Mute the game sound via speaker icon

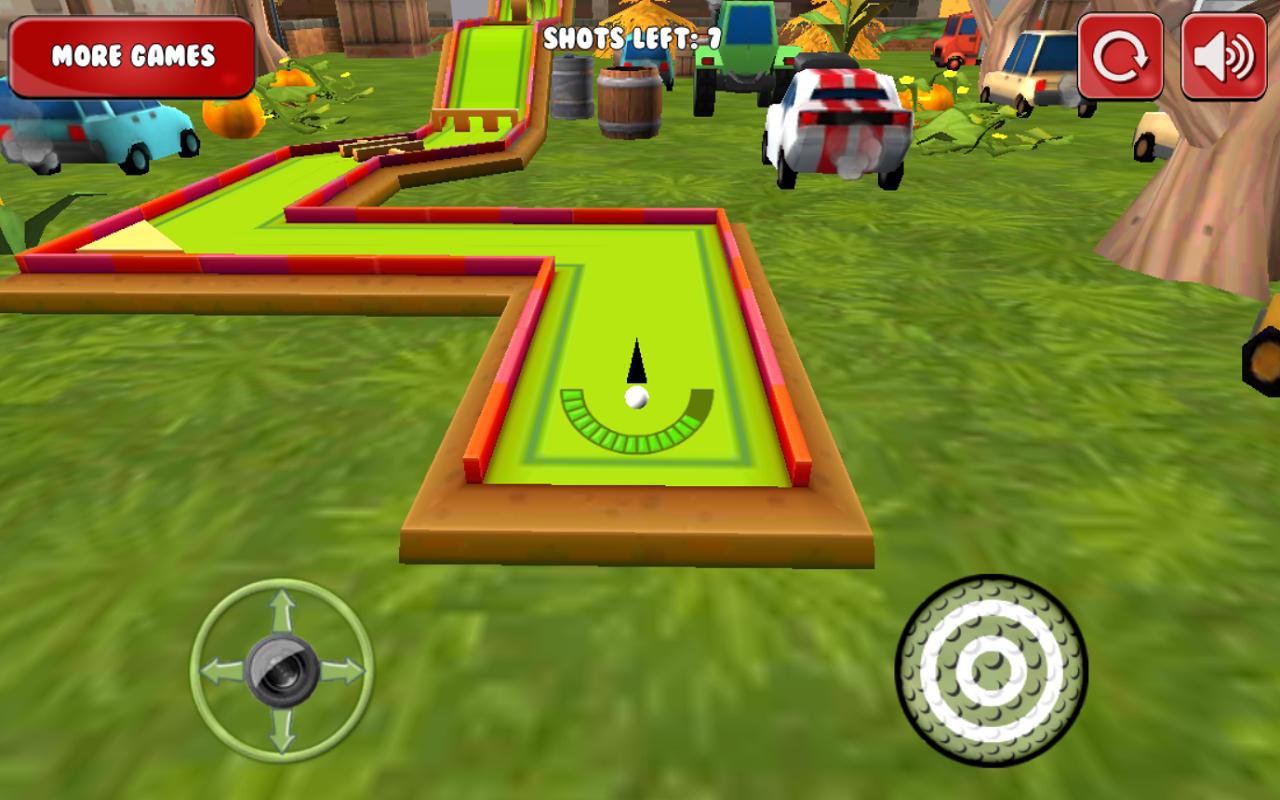pyautogui.click(x=1222, y=55)
